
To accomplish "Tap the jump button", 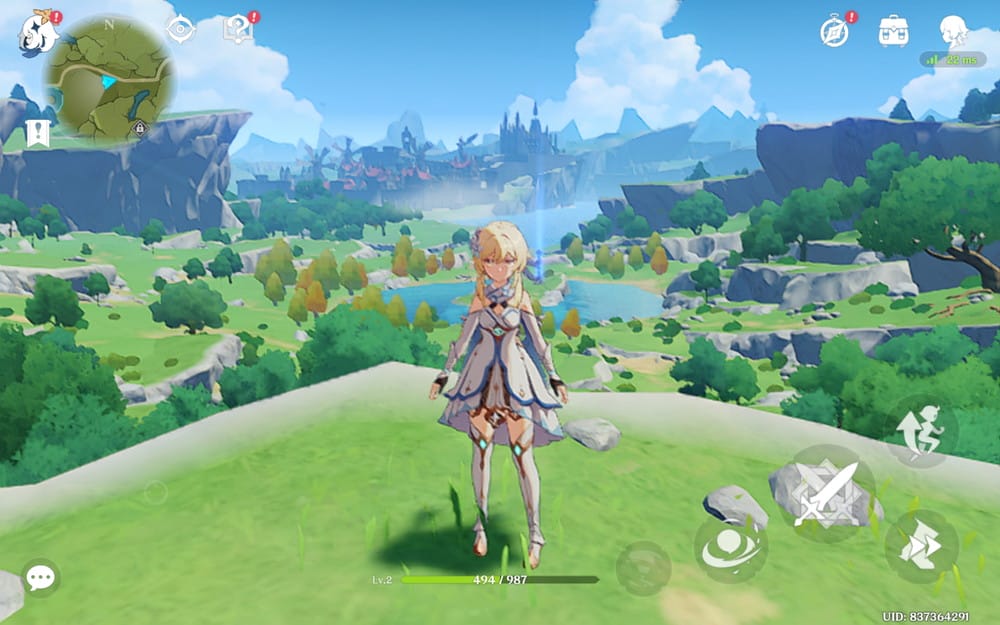I will point(921,431).
